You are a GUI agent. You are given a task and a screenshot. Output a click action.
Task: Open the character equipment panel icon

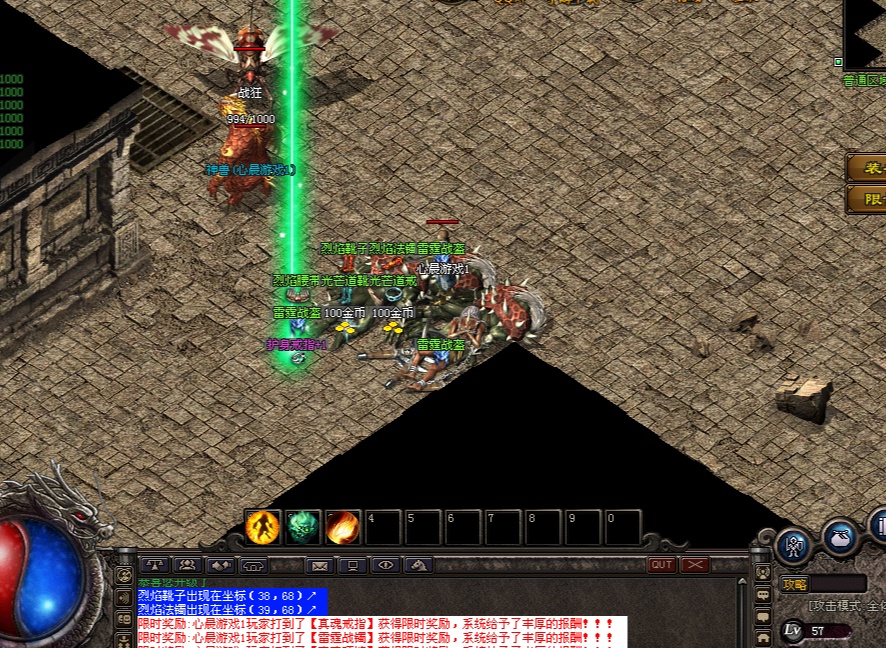tap(794, 546)
